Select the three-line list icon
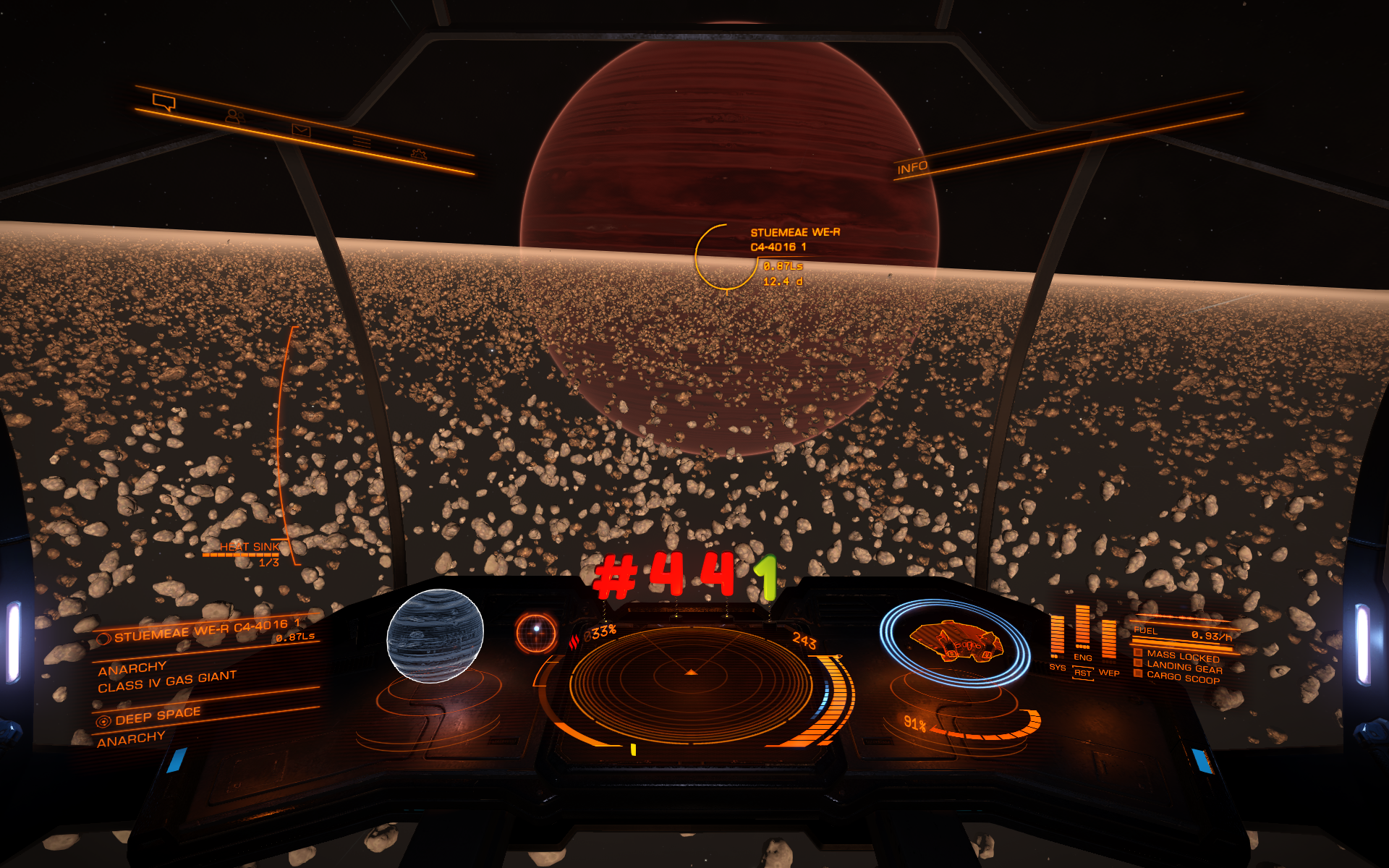Screen dimensions: 1389x868 (362, 142)
